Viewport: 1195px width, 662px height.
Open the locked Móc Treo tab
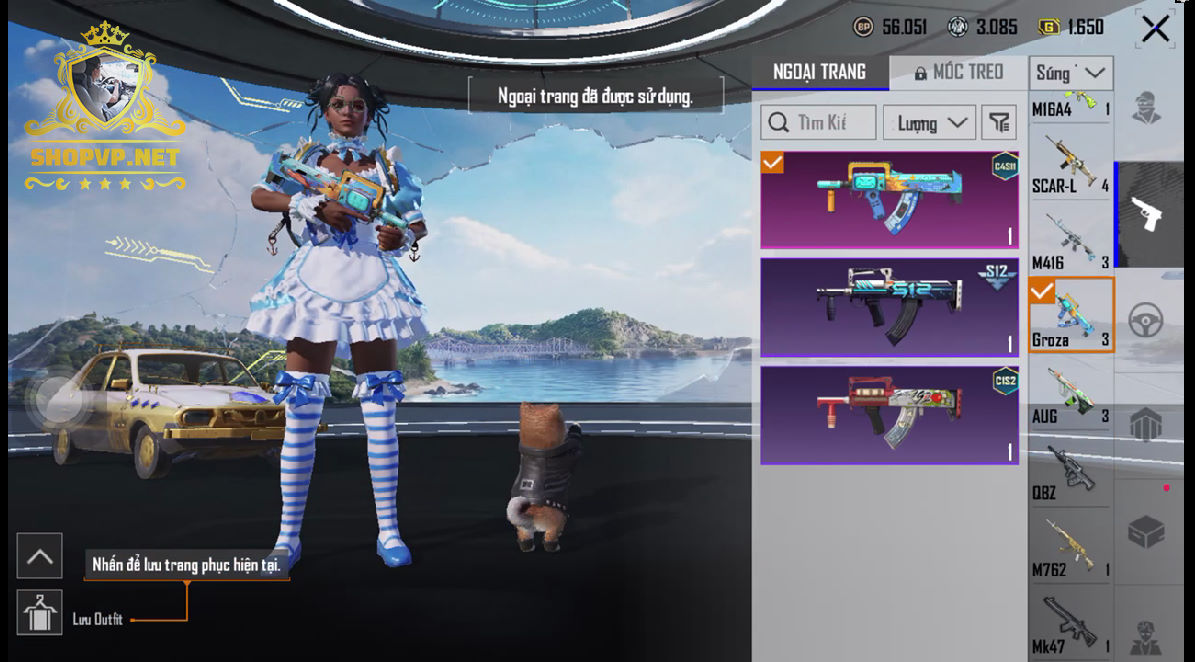[958, 72]
